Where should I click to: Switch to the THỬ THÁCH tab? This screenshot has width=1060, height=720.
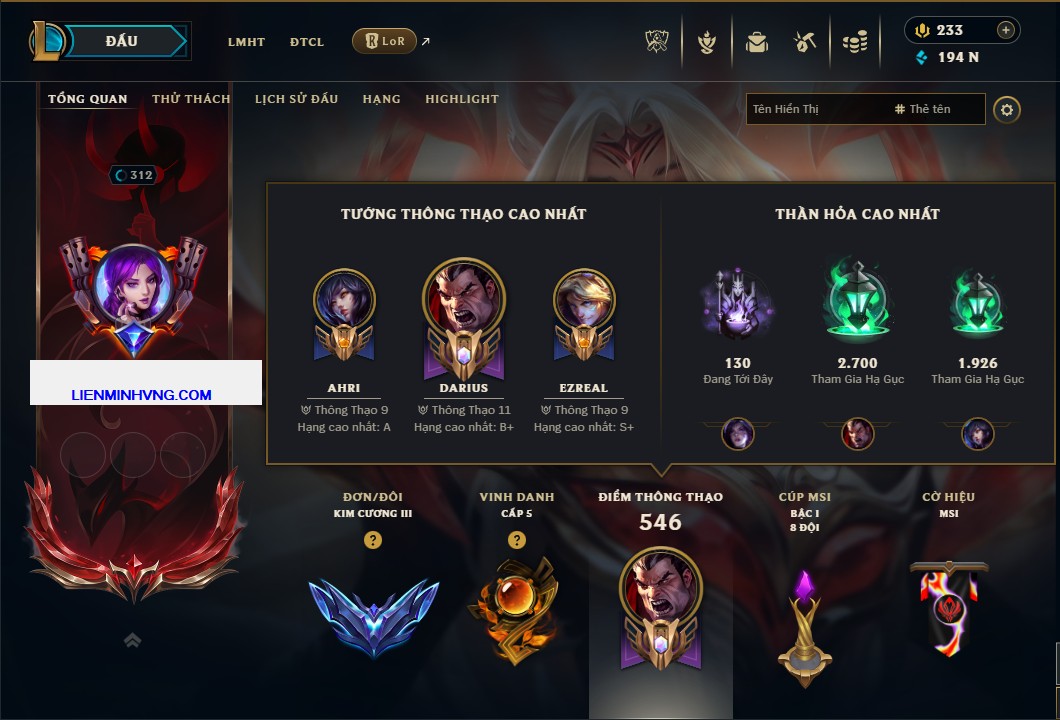pyautogui.click(x=191, y=99)
